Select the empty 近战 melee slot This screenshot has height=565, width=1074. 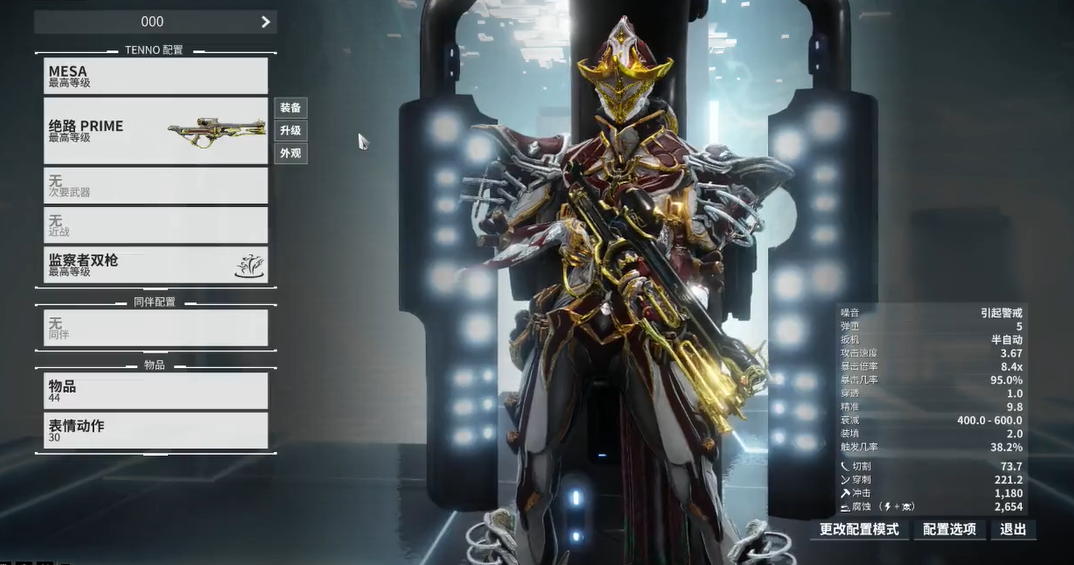tap(156, 224)
